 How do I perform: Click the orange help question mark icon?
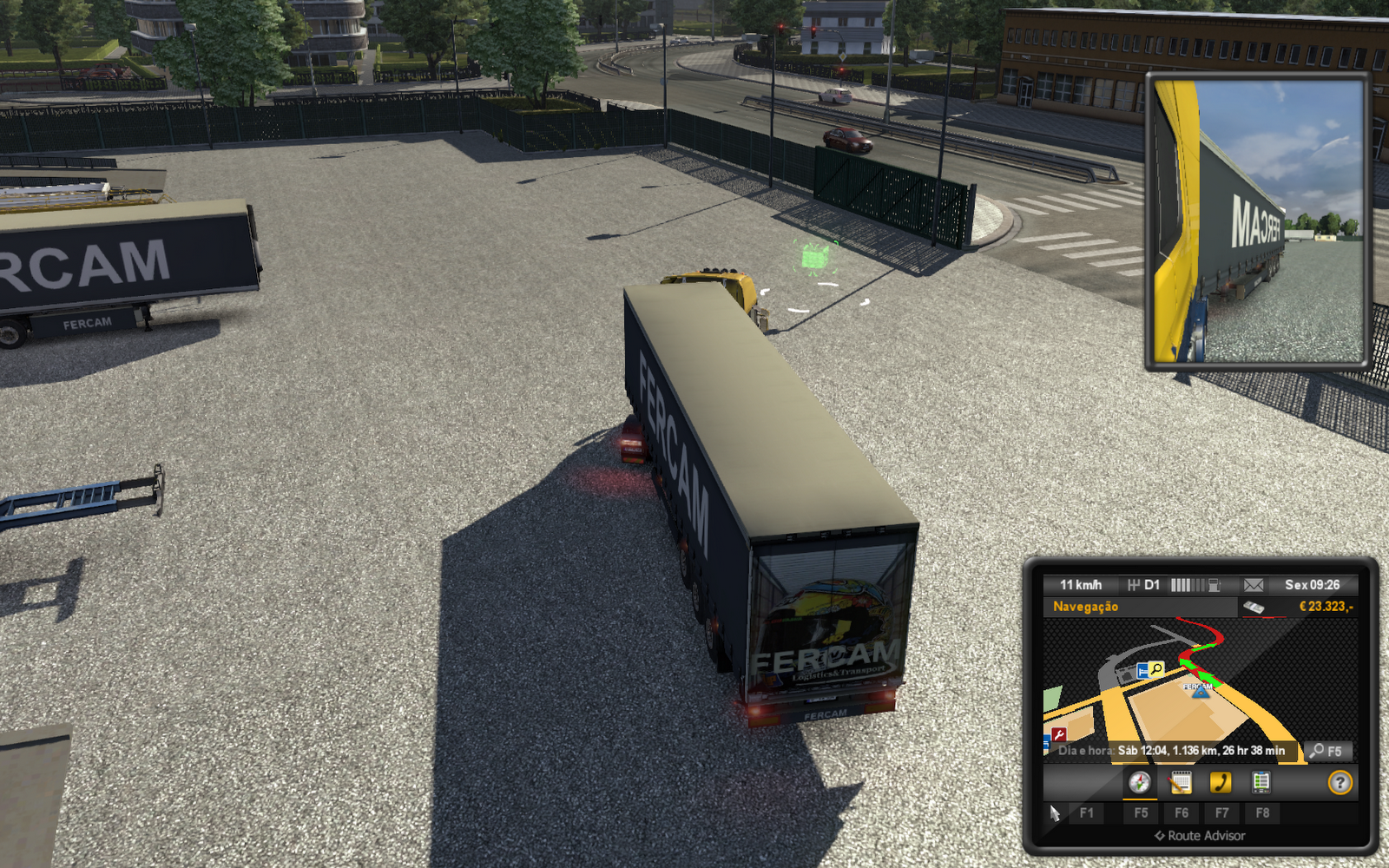pyautogui.click(x=1340, y=783)
